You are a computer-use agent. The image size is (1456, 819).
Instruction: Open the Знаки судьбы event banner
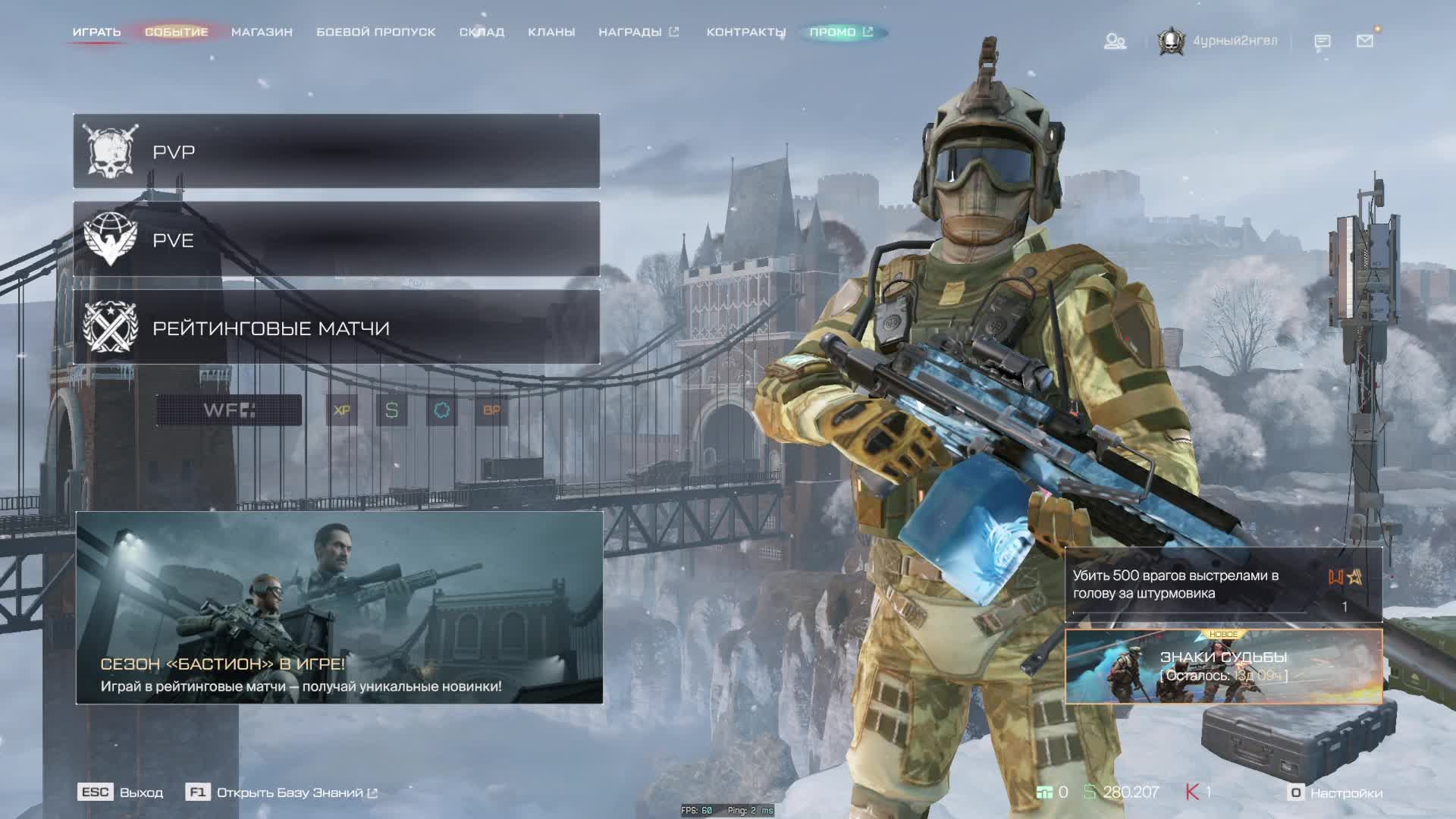coord(1223,666)
